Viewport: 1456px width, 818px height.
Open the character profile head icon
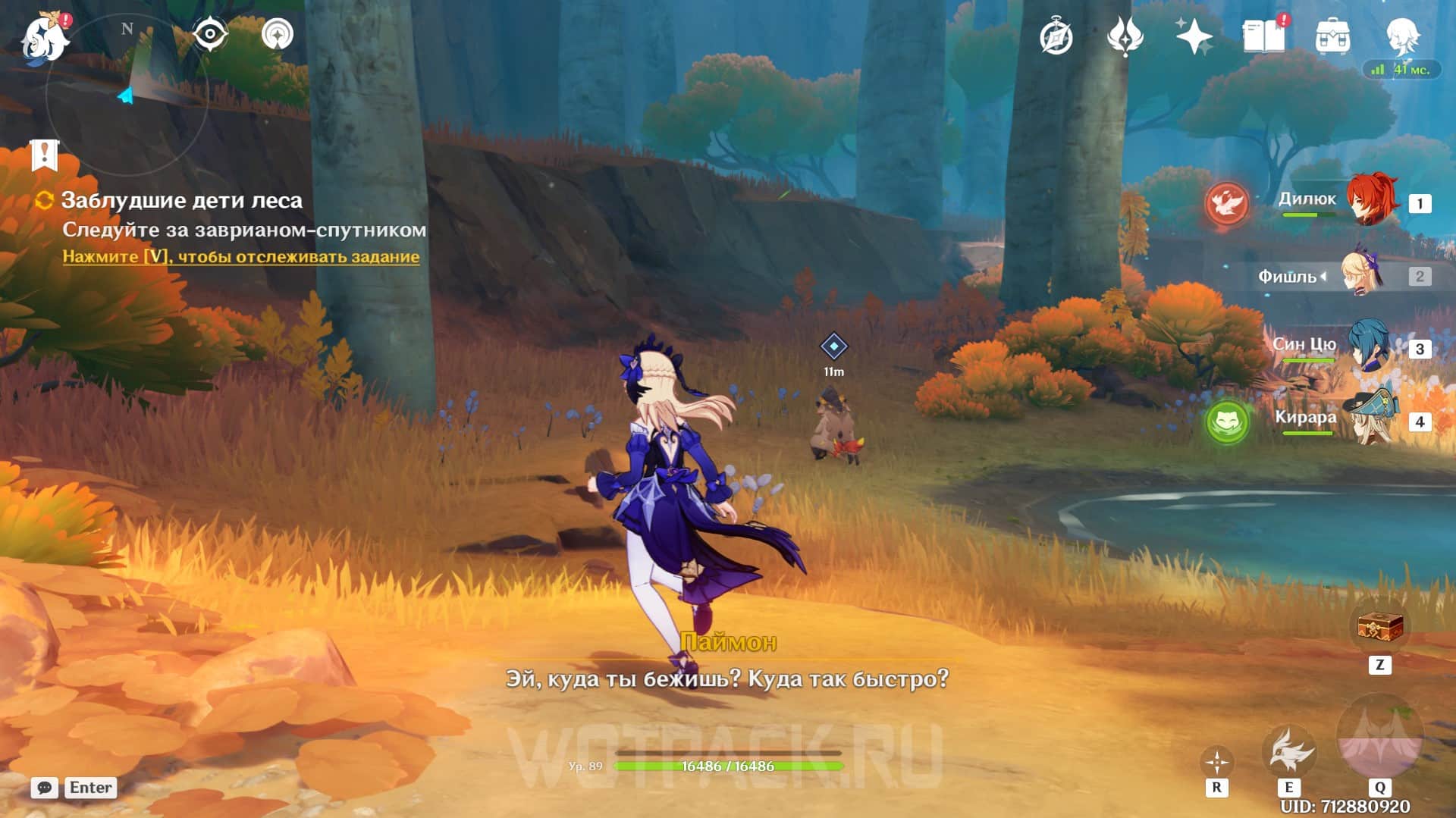[x=1401, y=36]
